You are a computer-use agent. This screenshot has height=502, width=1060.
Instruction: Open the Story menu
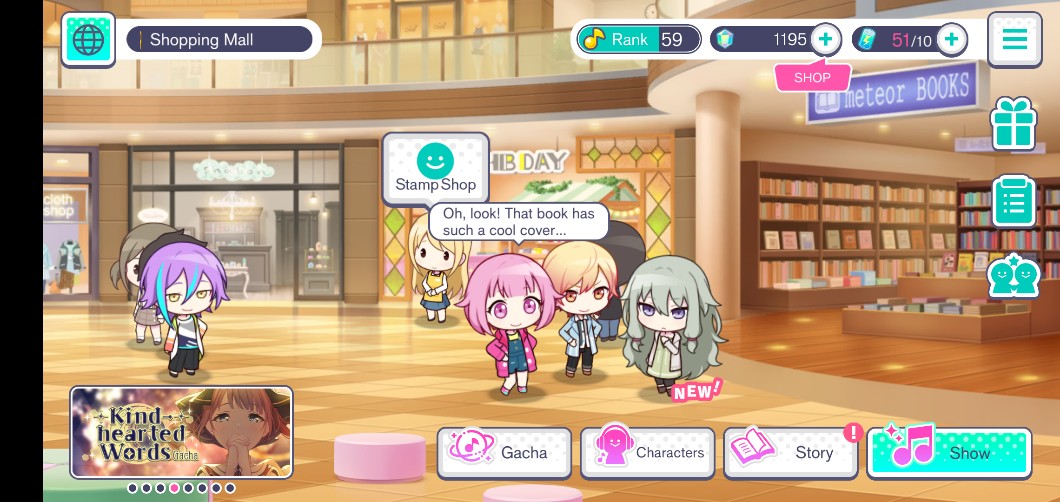[x=792, y=452]
